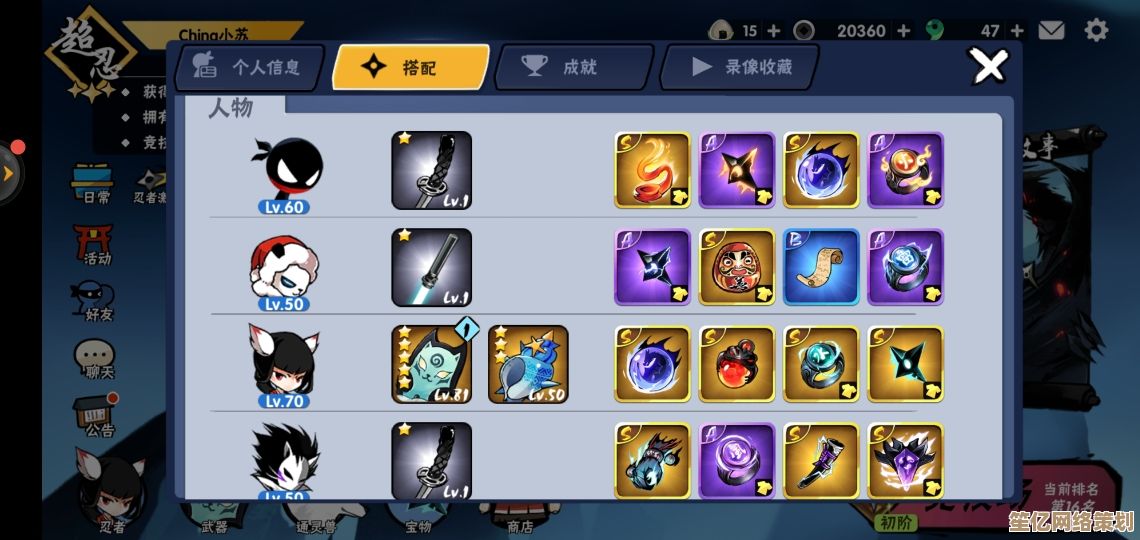Open the 日常 daily menu

pos(96,183)
